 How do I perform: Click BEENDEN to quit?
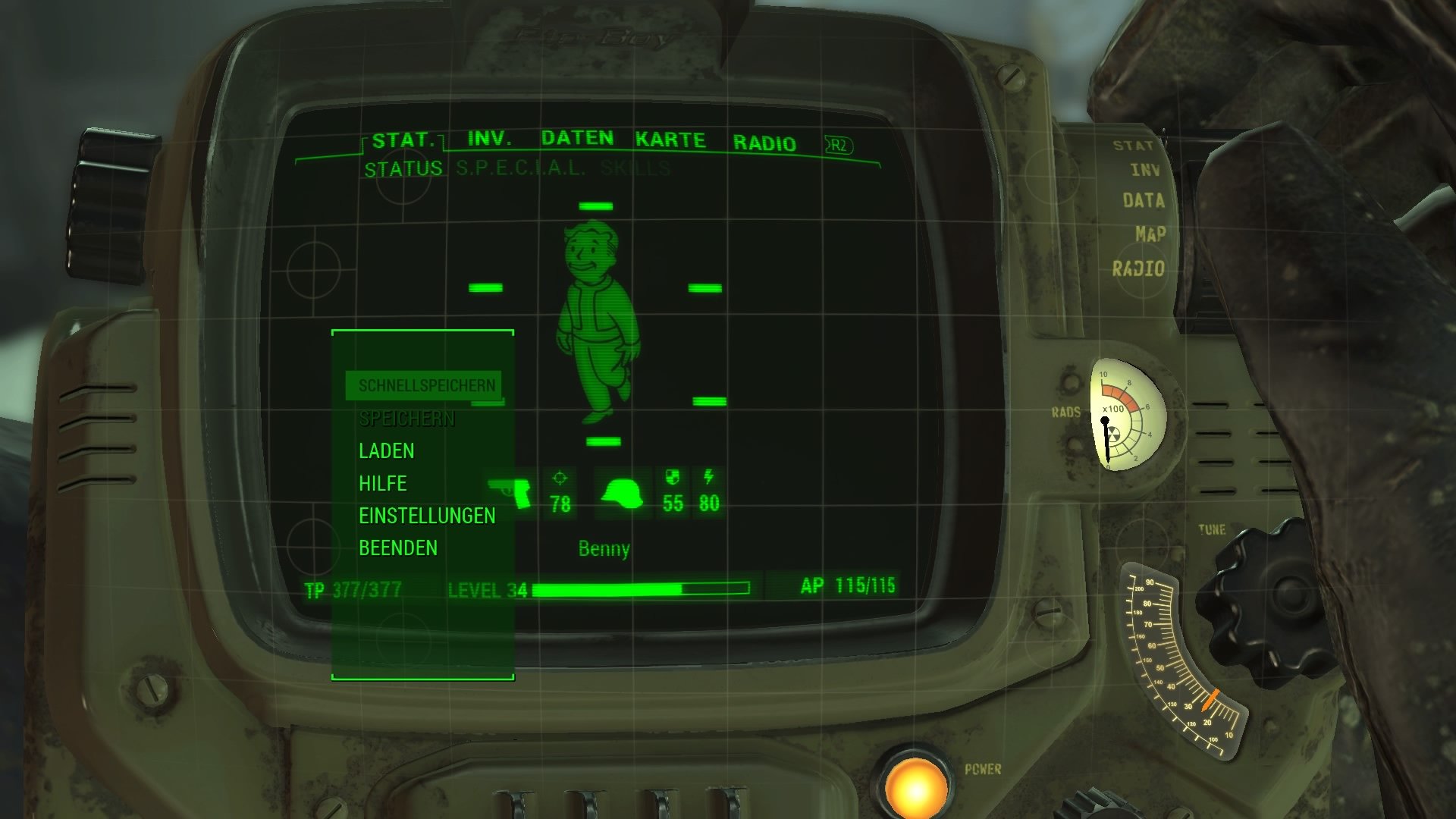(397, 548)
